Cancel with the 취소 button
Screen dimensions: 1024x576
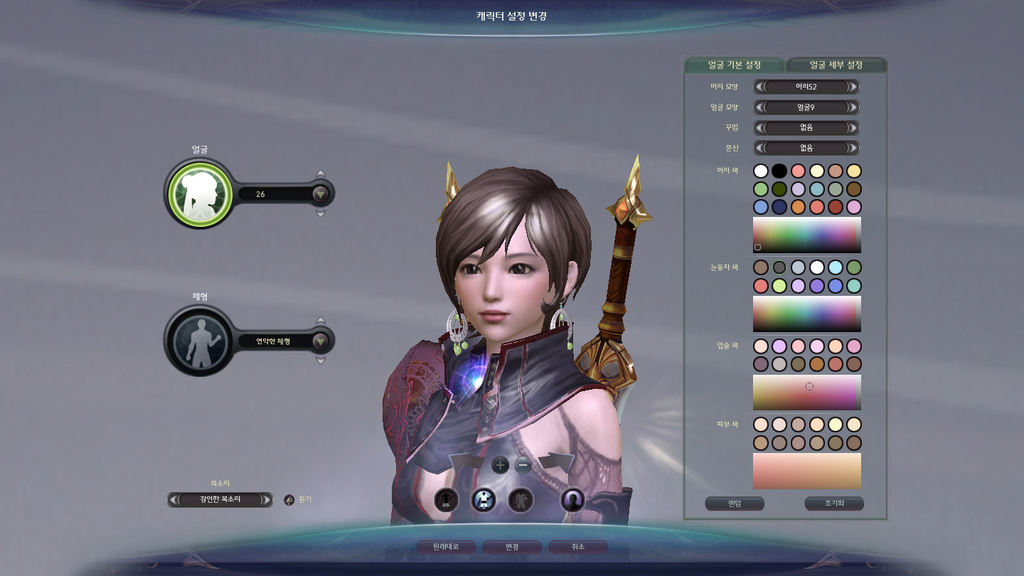(x=577, y=547)
